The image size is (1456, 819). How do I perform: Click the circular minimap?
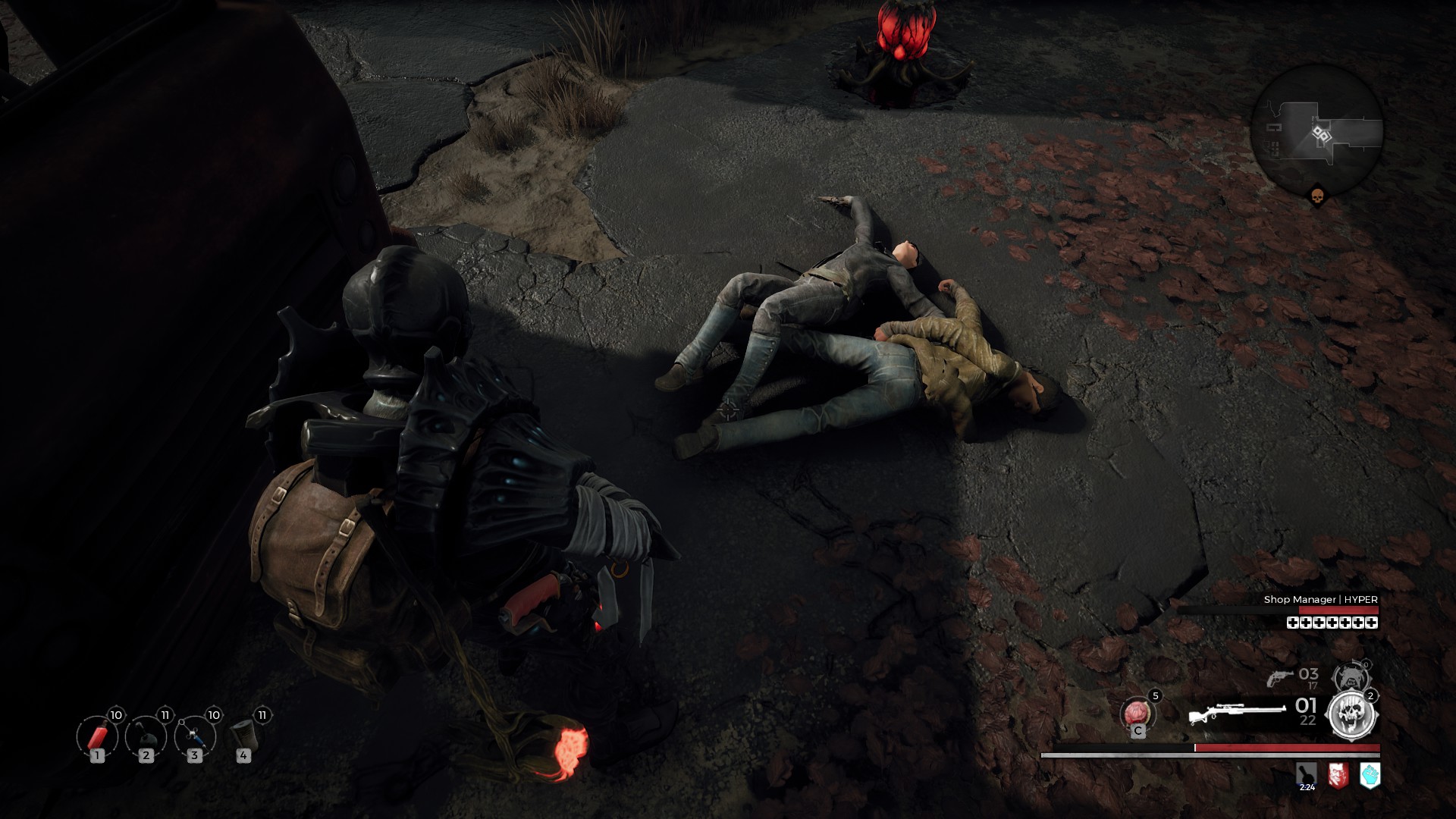coord(1316,131)
